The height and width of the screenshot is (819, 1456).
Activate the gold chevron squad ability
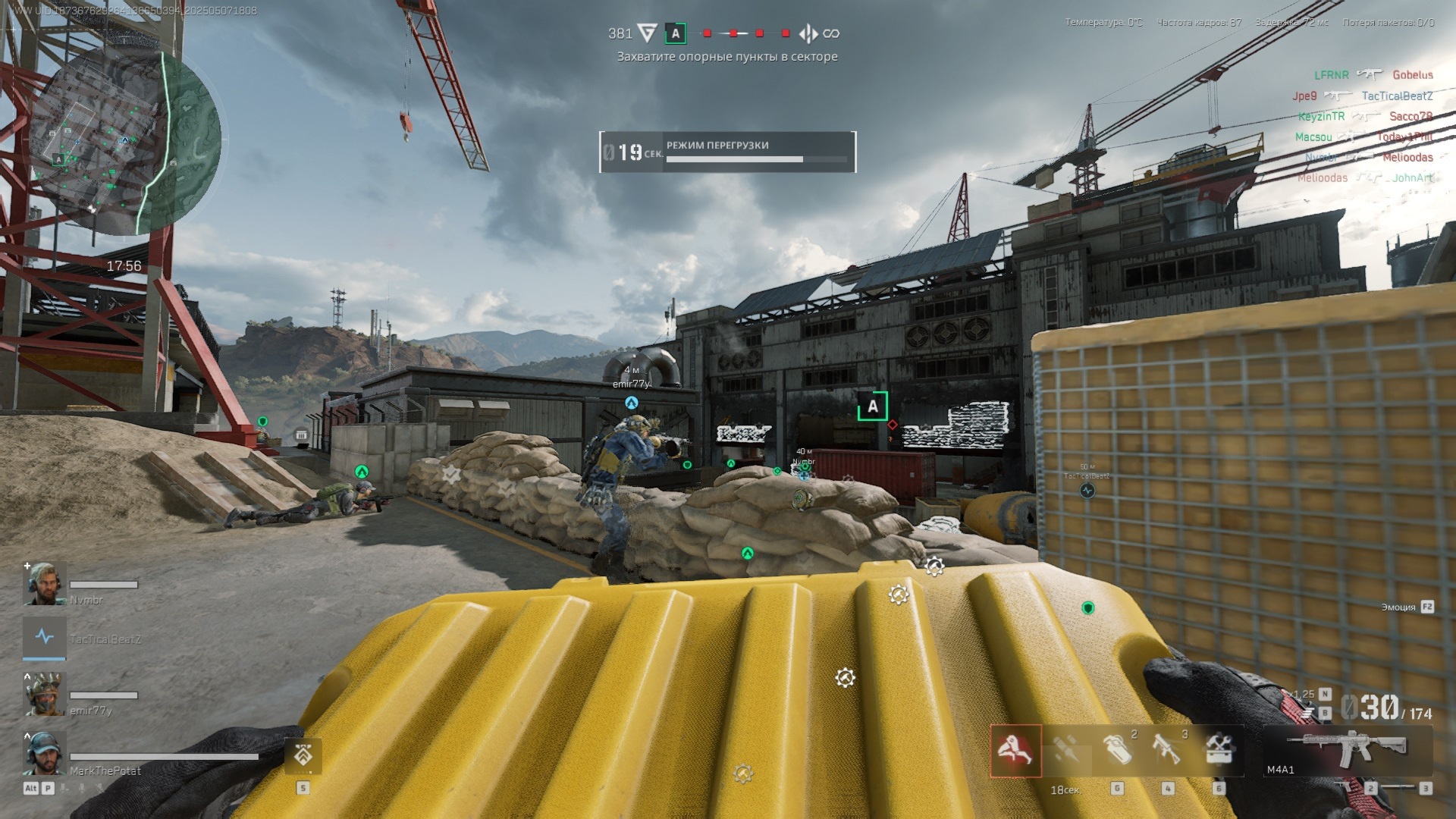point(303,756)
